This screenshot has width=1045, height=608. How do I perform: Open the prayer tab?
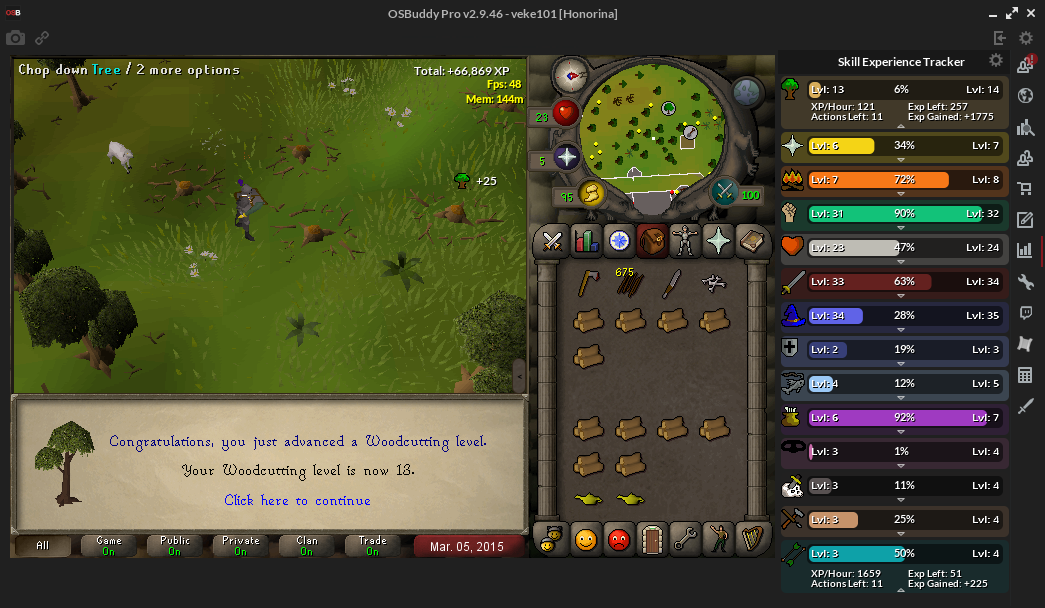(718, 241)
